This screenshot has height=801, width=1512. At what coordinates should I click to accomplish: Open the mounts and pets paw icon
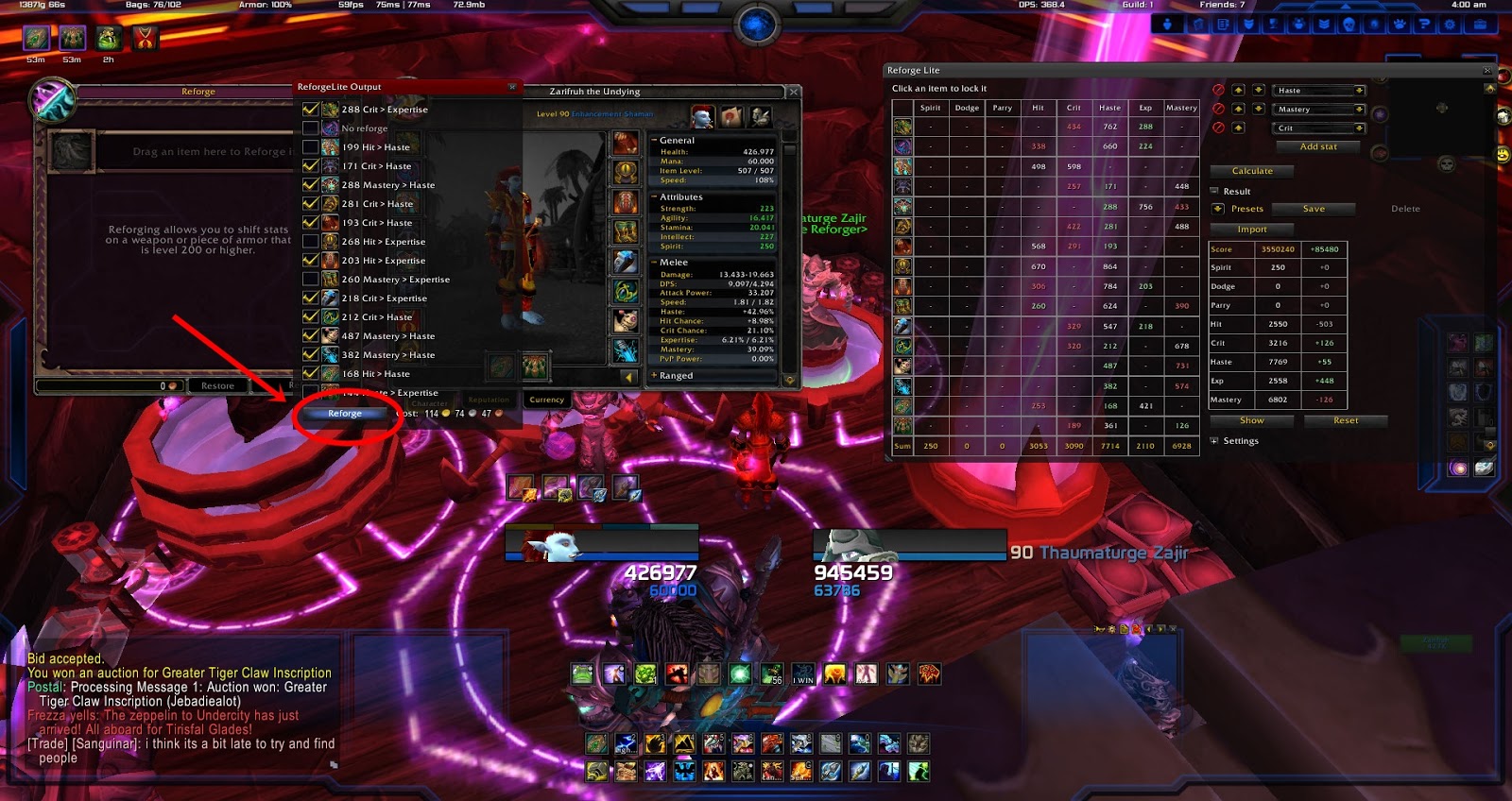point(1400,24)
